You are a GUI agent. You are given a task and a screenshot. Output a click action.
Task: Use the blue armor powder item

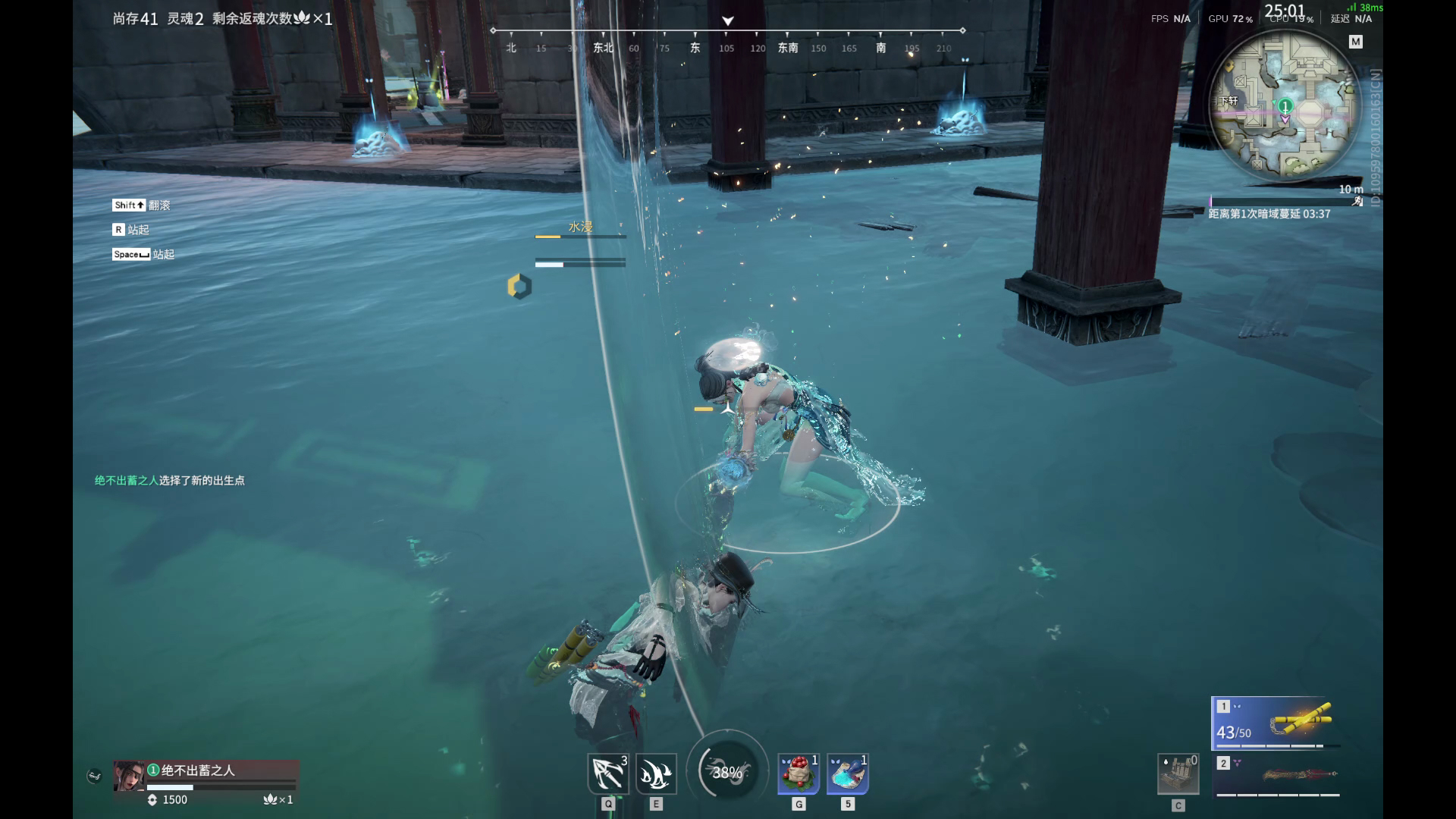(848, 773)
